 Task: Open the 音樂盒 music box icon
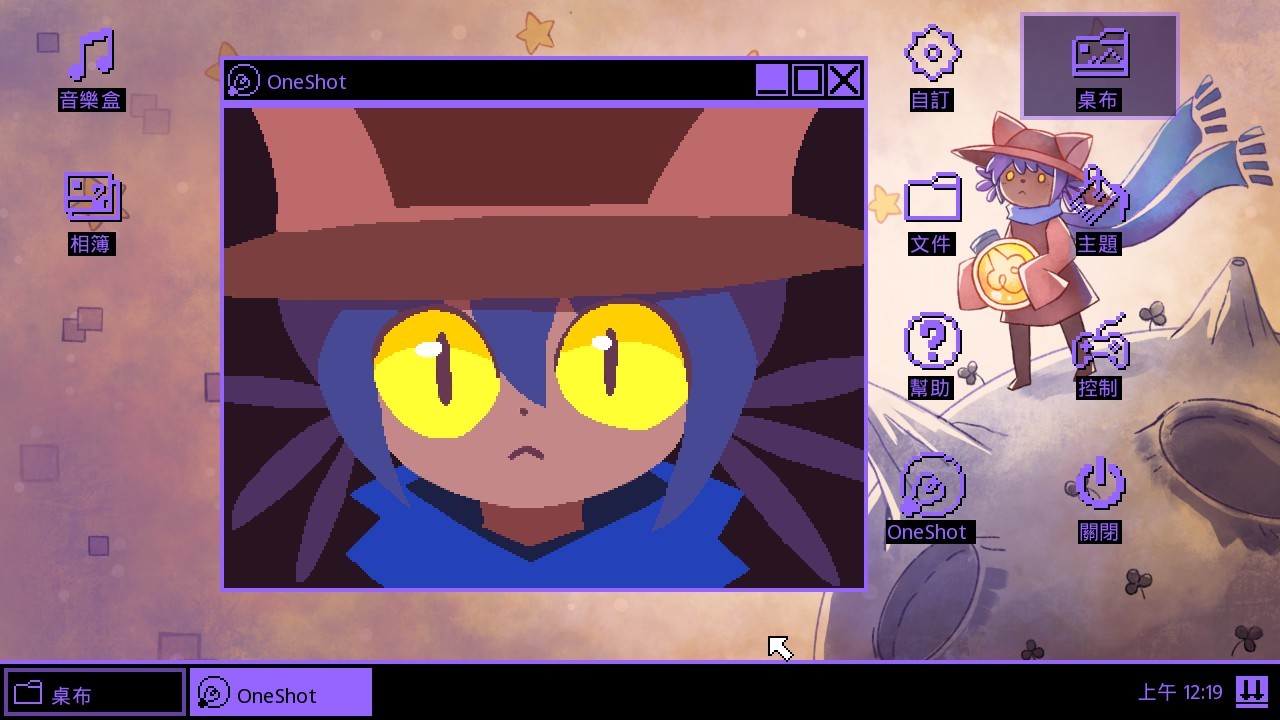click(x=91, y=58)
